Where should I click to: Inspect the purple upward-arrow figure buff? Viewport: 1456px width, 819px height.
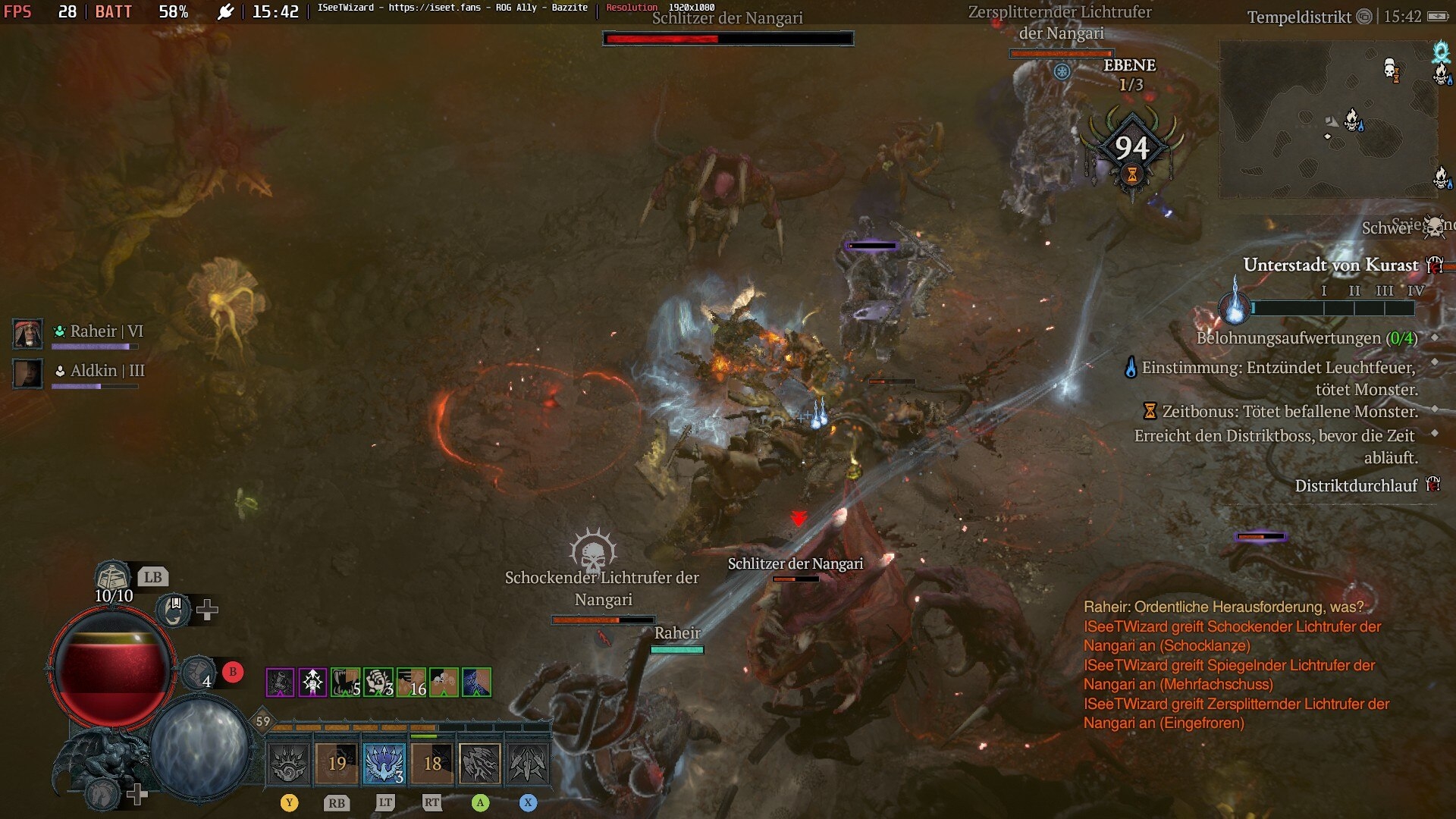tap(312, 682)
